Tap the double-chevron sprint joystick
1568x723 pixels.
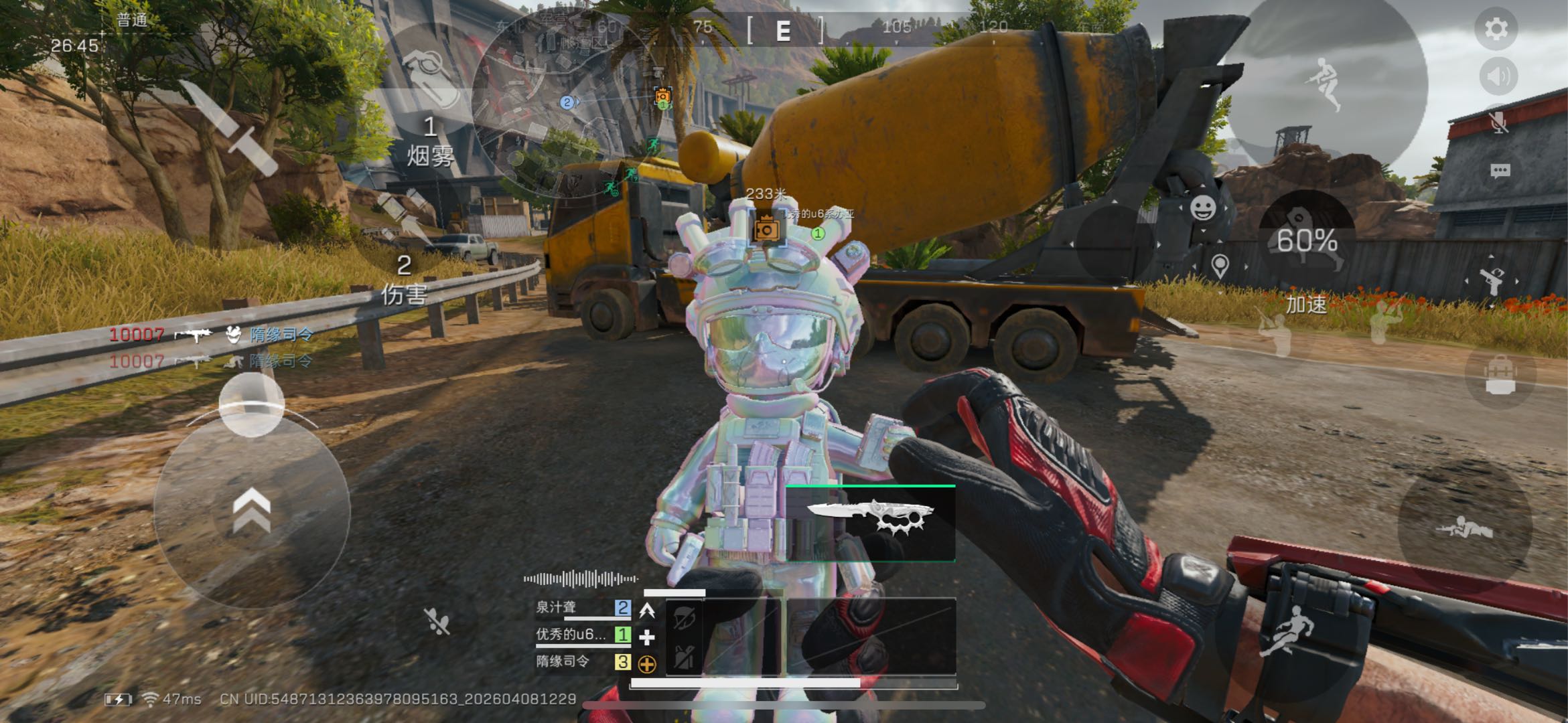click(x=252, y=511)
